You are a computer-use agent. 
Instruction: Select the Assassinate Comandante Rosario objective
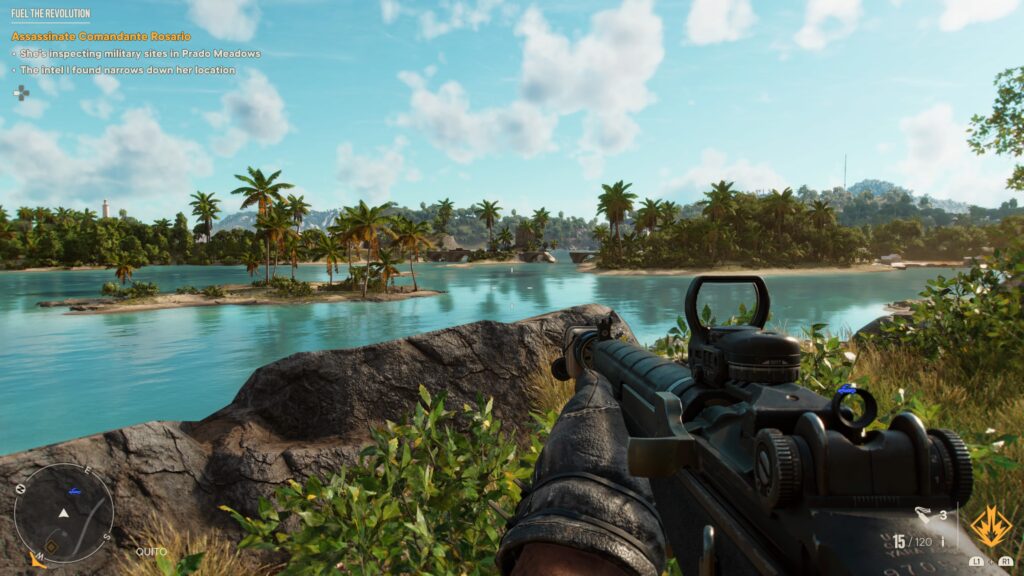tap(100, 36)
